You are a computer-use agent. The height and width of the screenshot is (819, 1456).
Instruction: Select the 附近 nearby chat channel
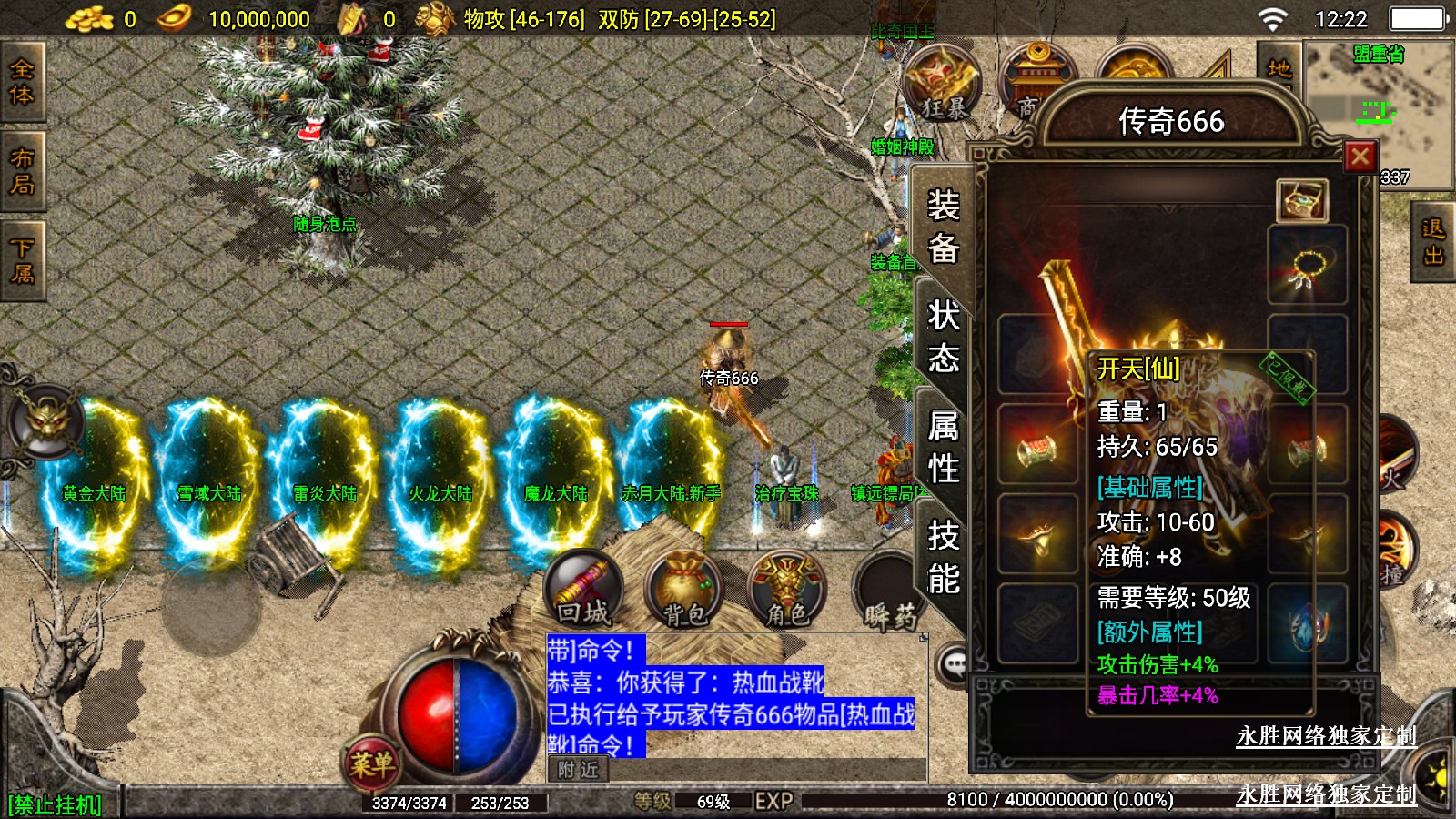pos(578,770)
